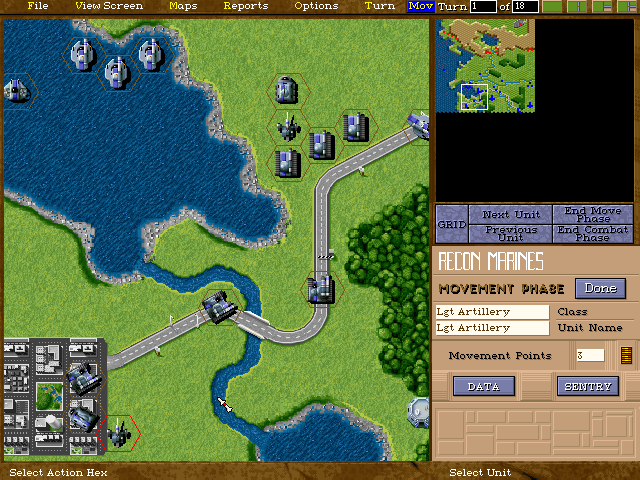Open the Reports menu
Screen dimensions: 640x480
click(x=246, y=6)
